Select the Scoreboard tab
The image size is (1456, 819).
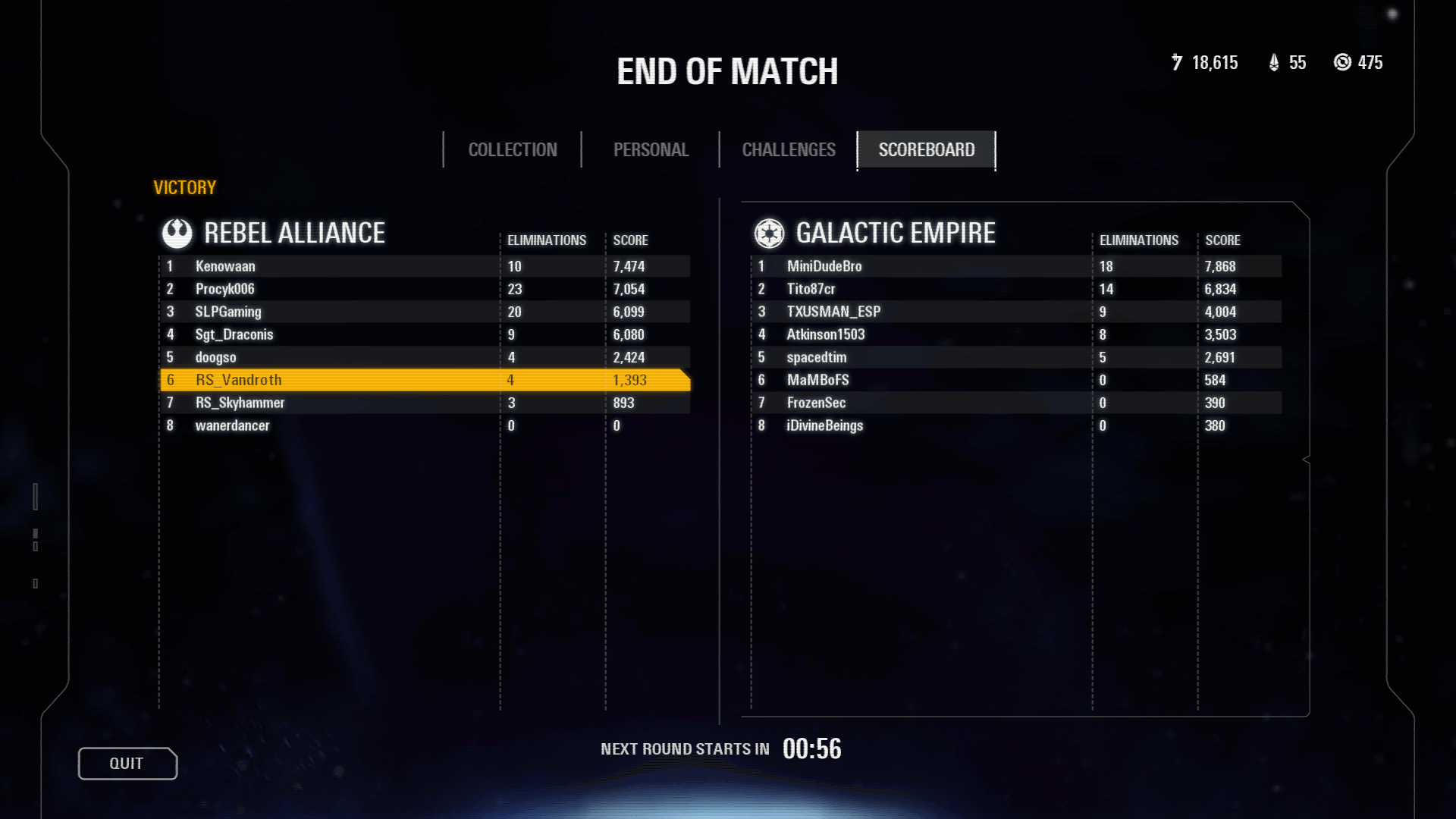[926, 150]
